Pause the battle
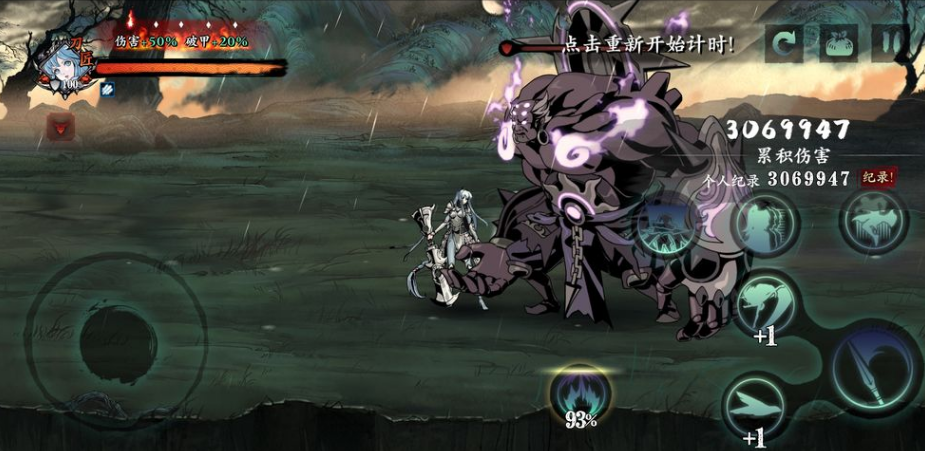 click(x=888, y=44)
